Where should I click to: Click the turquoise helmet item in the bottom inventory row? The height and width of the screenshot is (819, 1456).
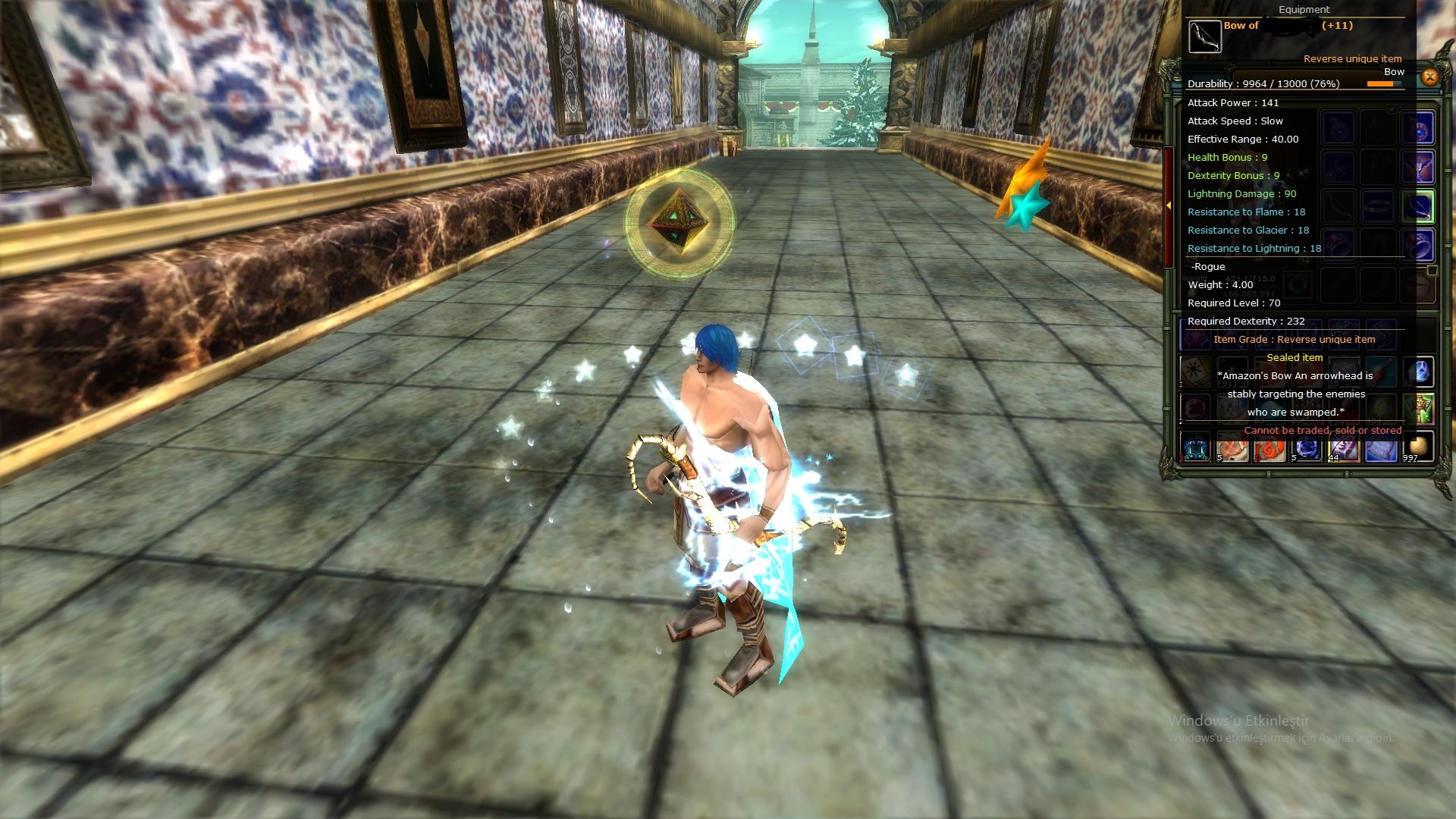(1194, 446)
